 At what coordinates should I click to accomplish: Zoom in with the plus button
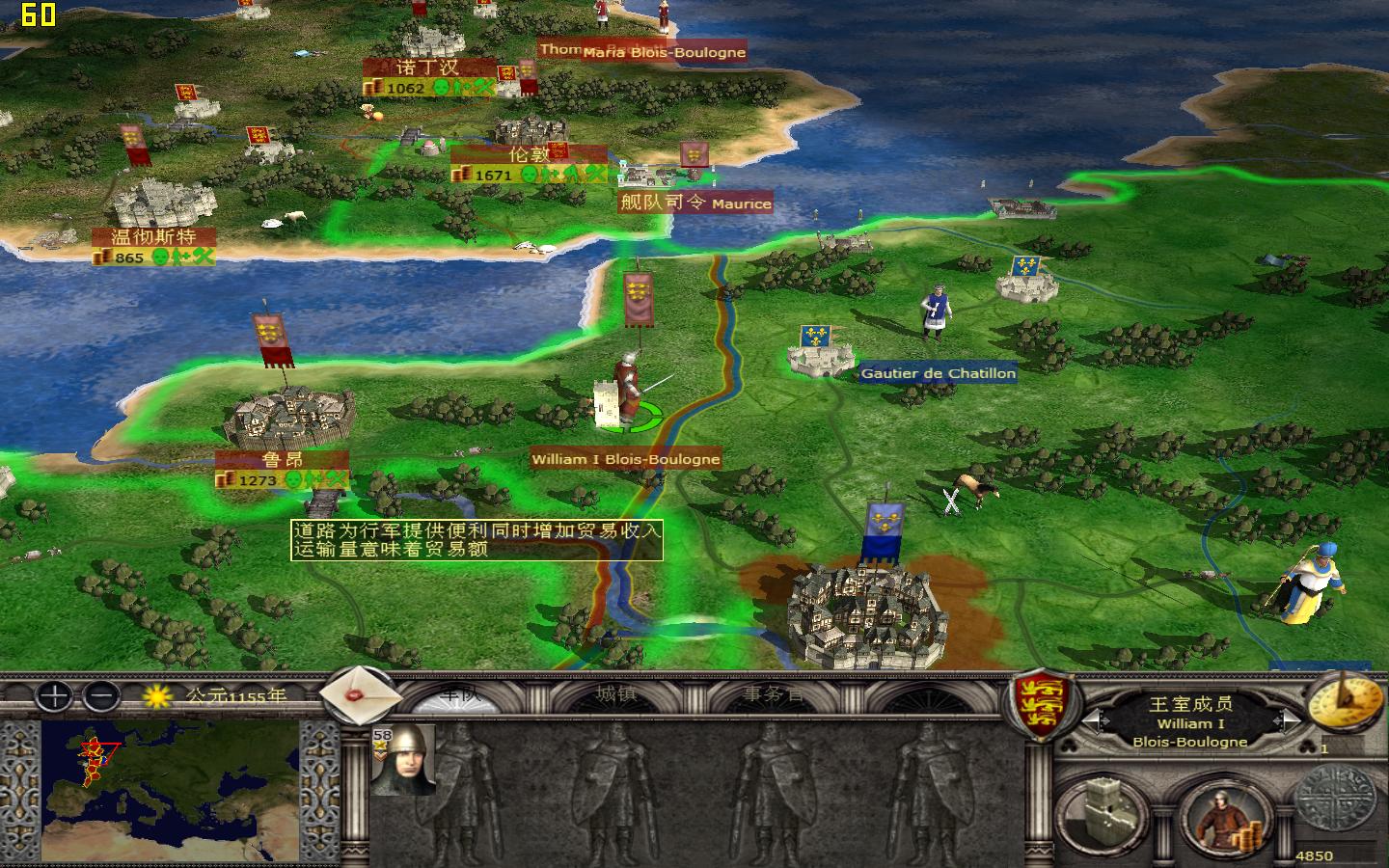(x=52, y=697)
